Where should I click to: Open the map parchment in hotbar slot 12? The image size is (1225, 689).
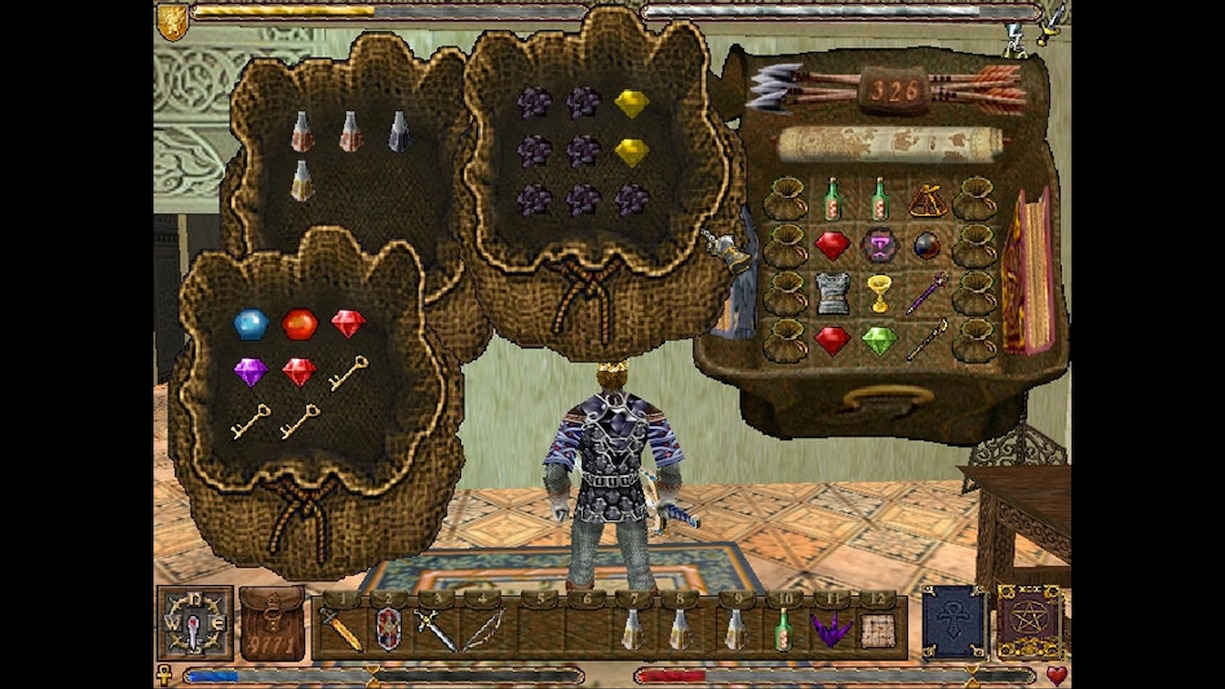[878, 630]
